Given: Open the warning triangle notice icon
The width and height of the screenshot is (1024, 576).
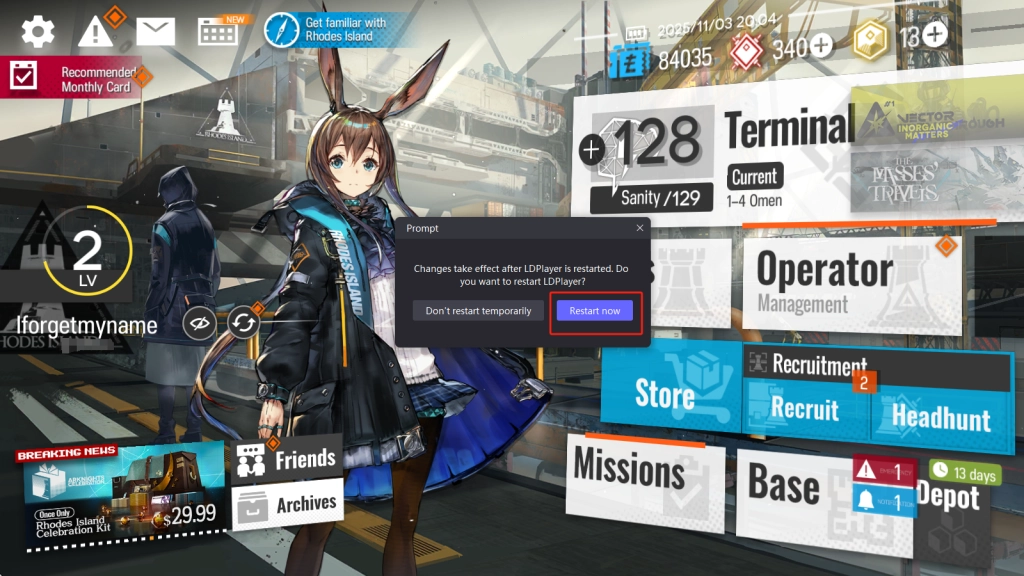Looking at the screenshot, I should [97, 31].
